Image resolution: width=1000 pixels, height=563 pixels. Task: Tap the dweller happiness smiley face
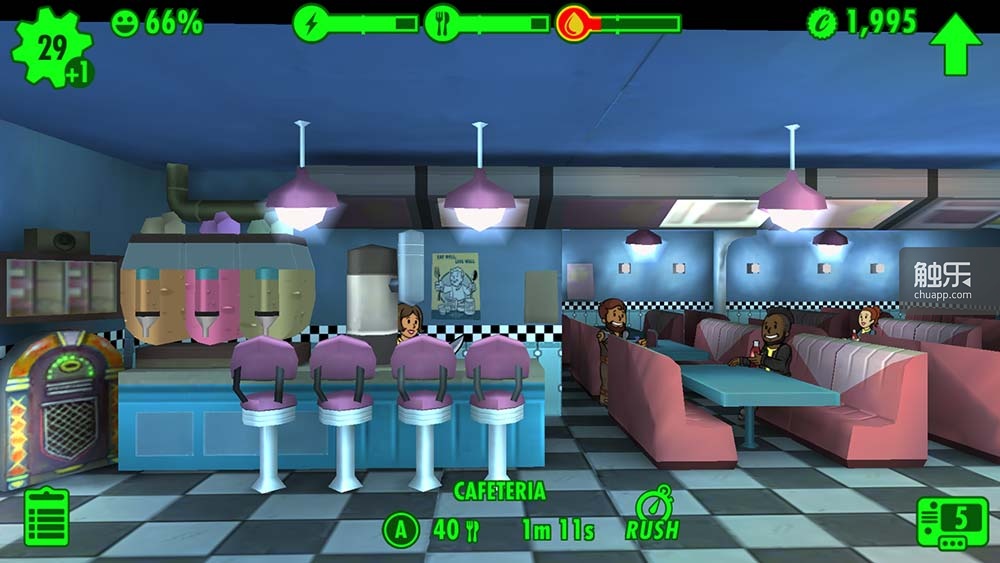125,23
